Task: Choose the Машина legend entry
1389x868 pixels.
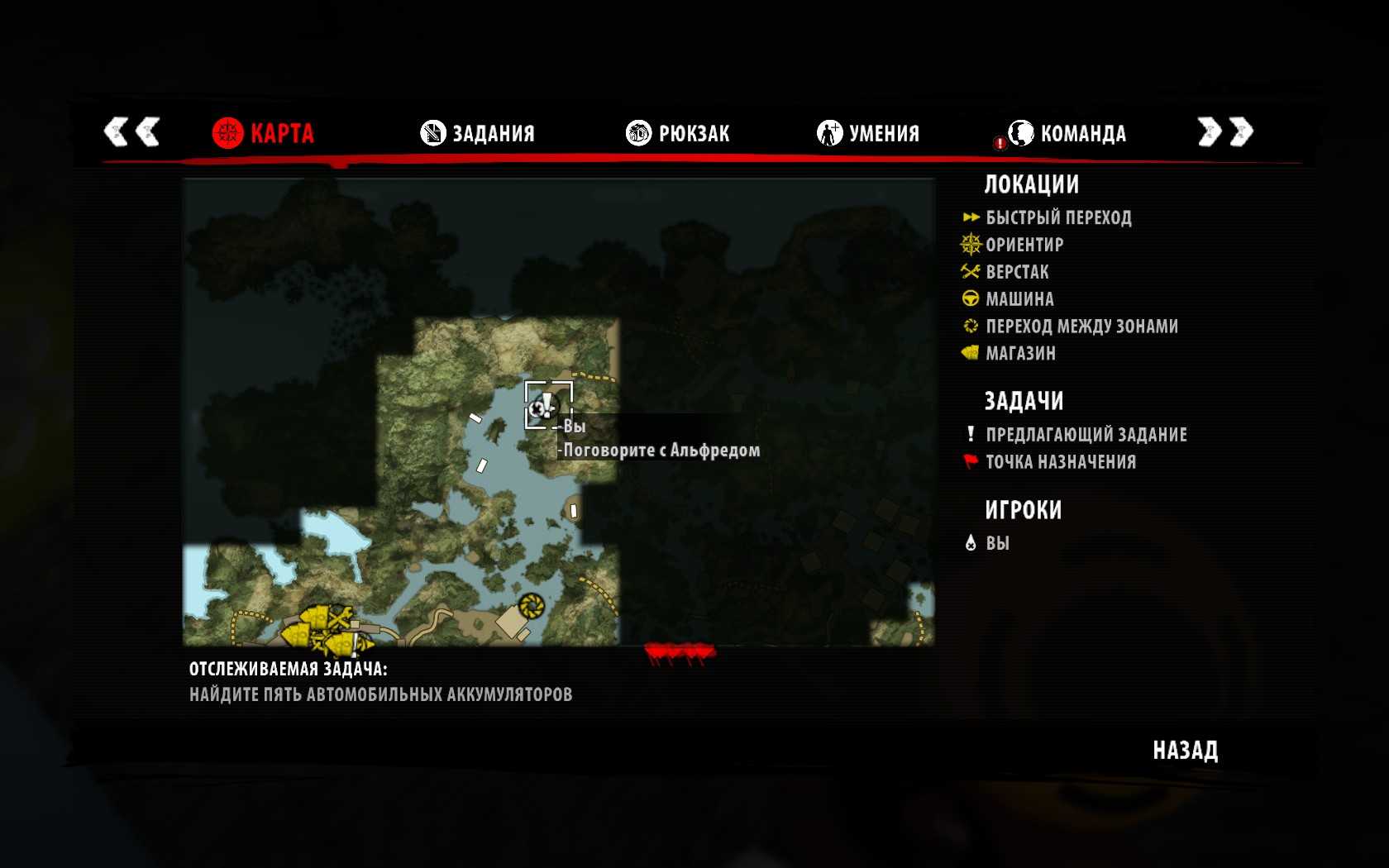Action: [x=1019, y=299]
